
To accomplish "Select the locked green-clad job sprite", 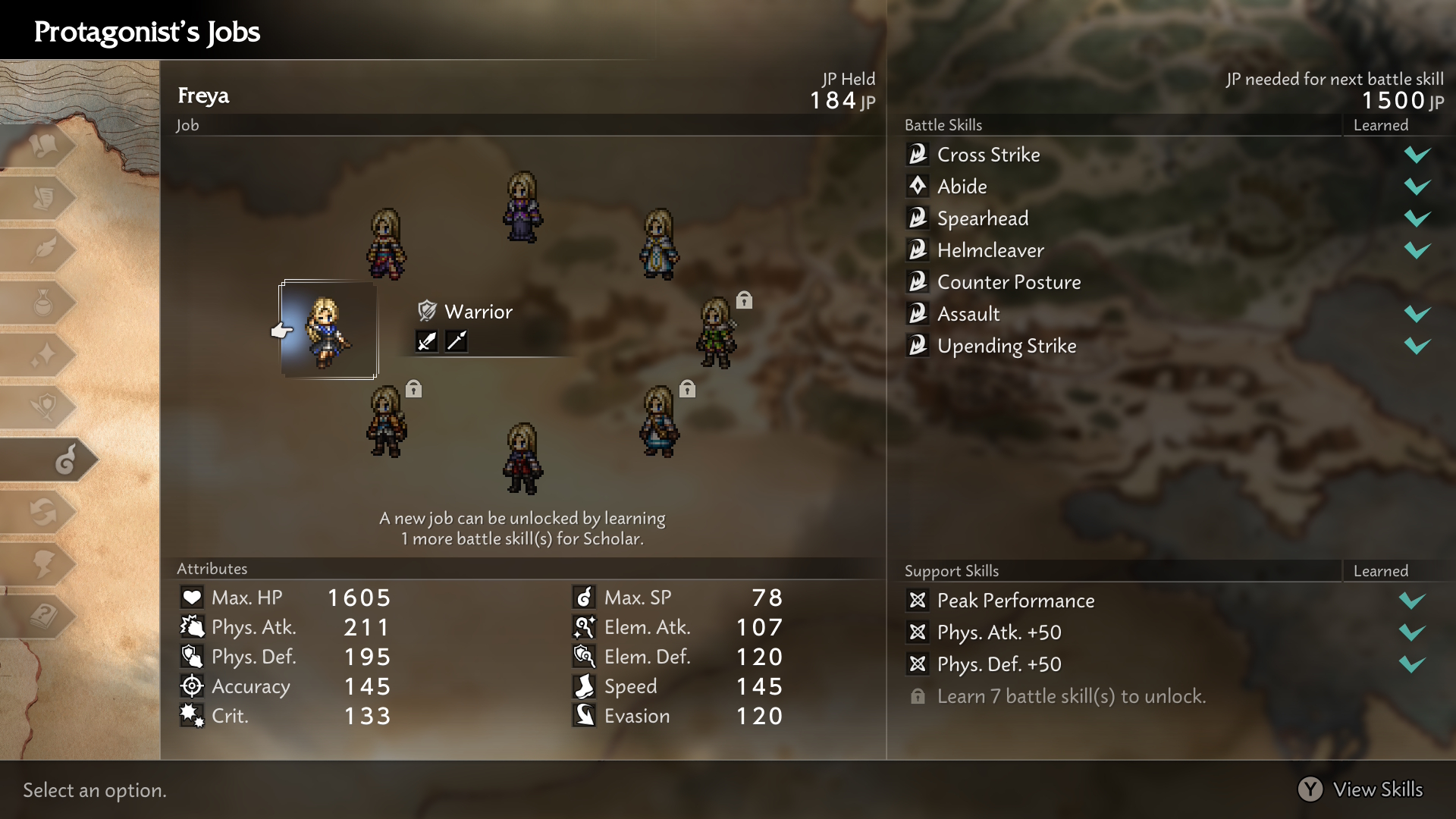I will point(716,332).
